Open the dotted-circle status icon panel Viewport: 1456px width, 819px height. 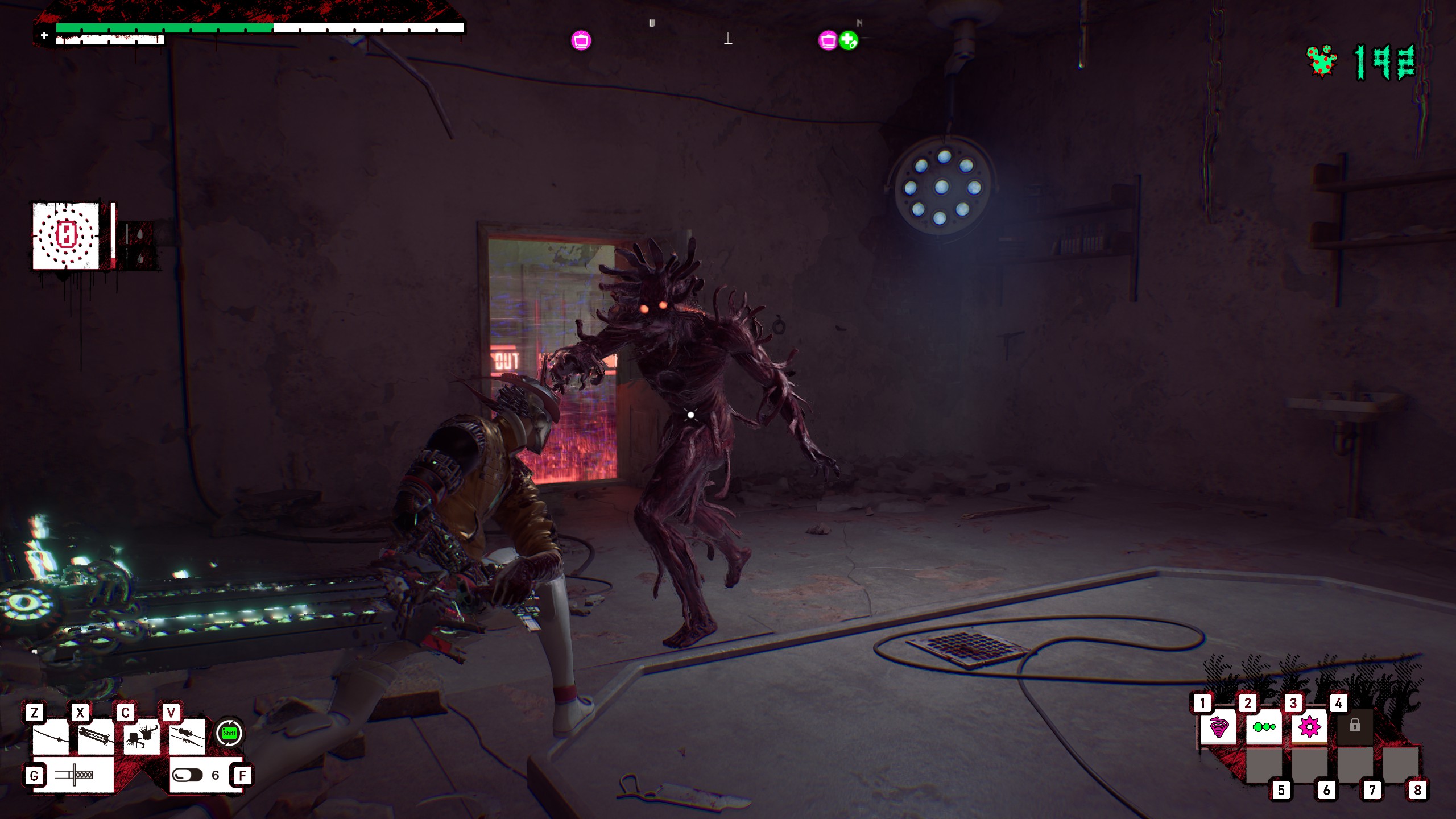[66, 235]
